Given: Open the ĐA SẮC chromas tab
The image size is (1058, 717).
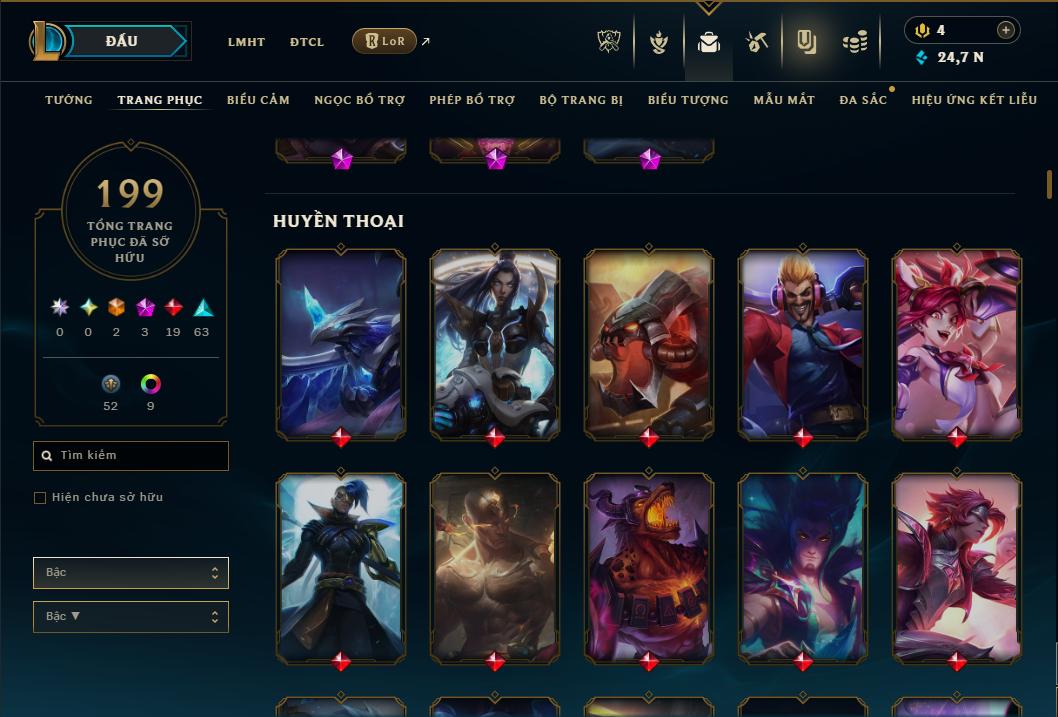Looking at the screenshot, I should coord(863,100).
